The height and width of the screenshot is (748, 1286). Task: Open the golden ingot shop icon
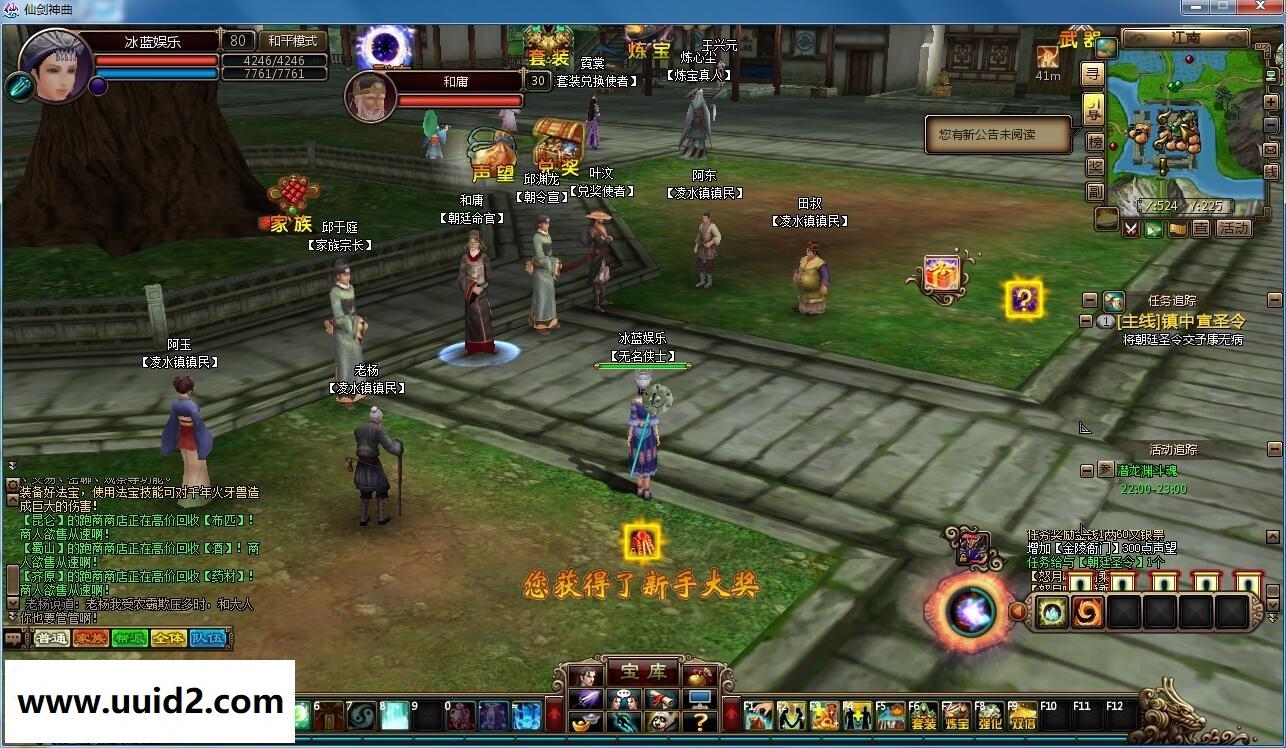(x=585, y=722)
